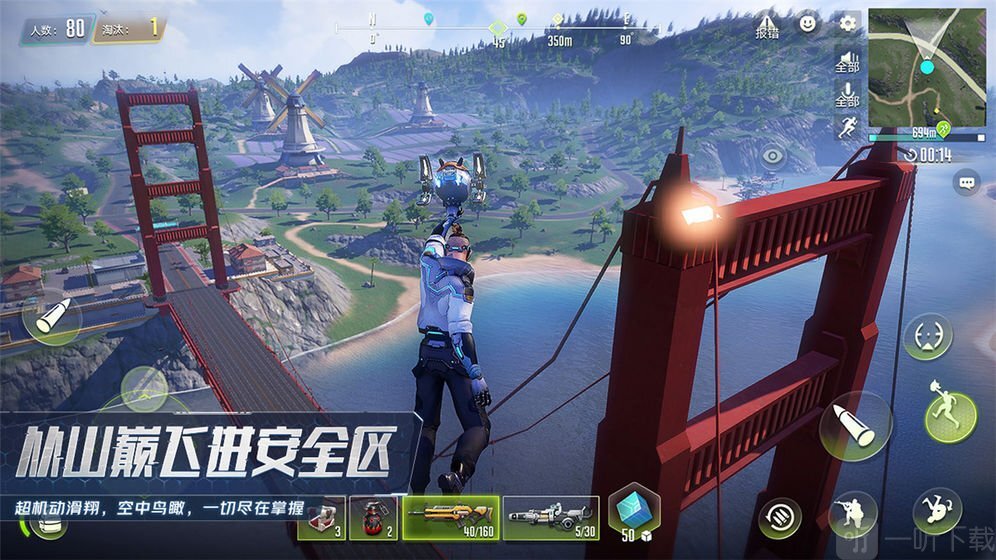Open the settings gear menu
Image resolution: width=996 pixels, height=560 pixels.
point(848,23)
